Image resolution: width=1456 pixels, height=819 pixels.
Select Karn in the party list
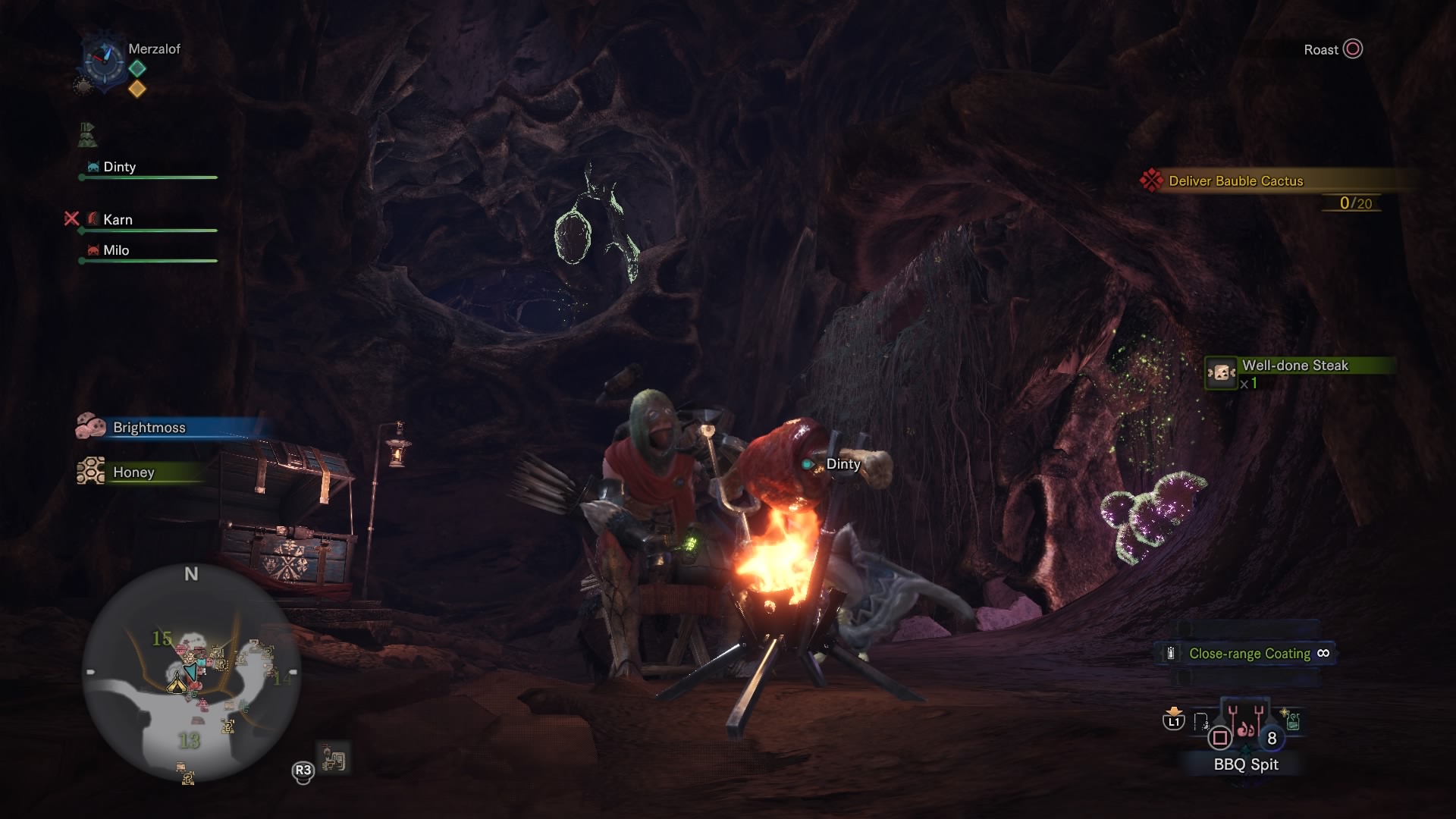118,220
